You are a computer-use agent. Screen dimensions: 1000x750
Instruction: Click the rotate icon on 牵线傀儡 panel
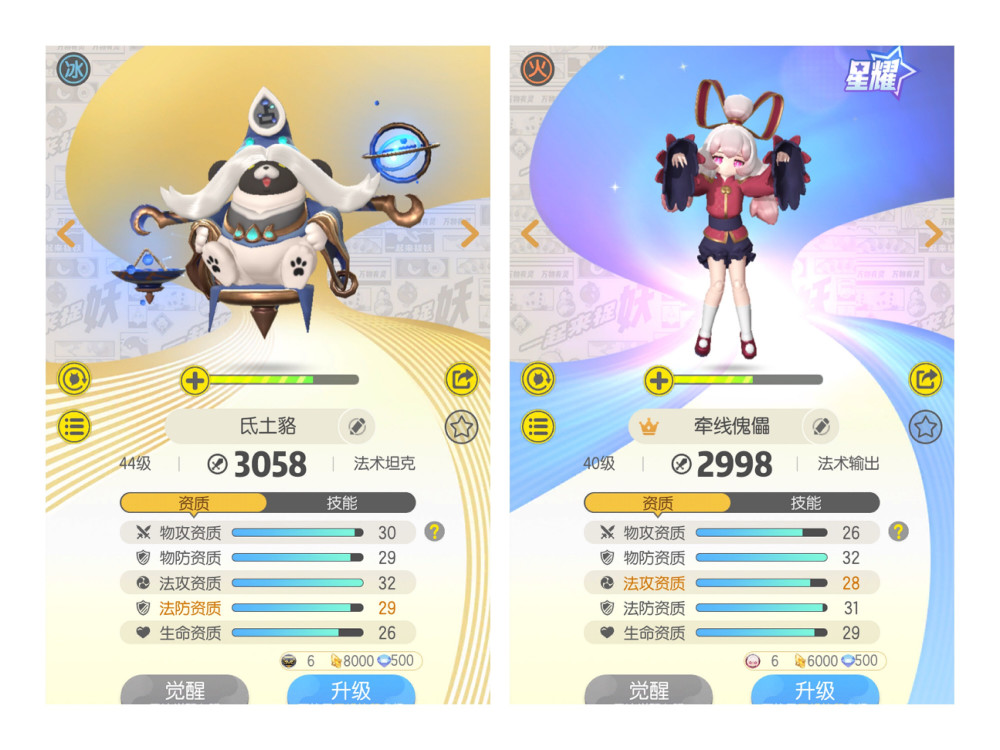pos(539,380)
